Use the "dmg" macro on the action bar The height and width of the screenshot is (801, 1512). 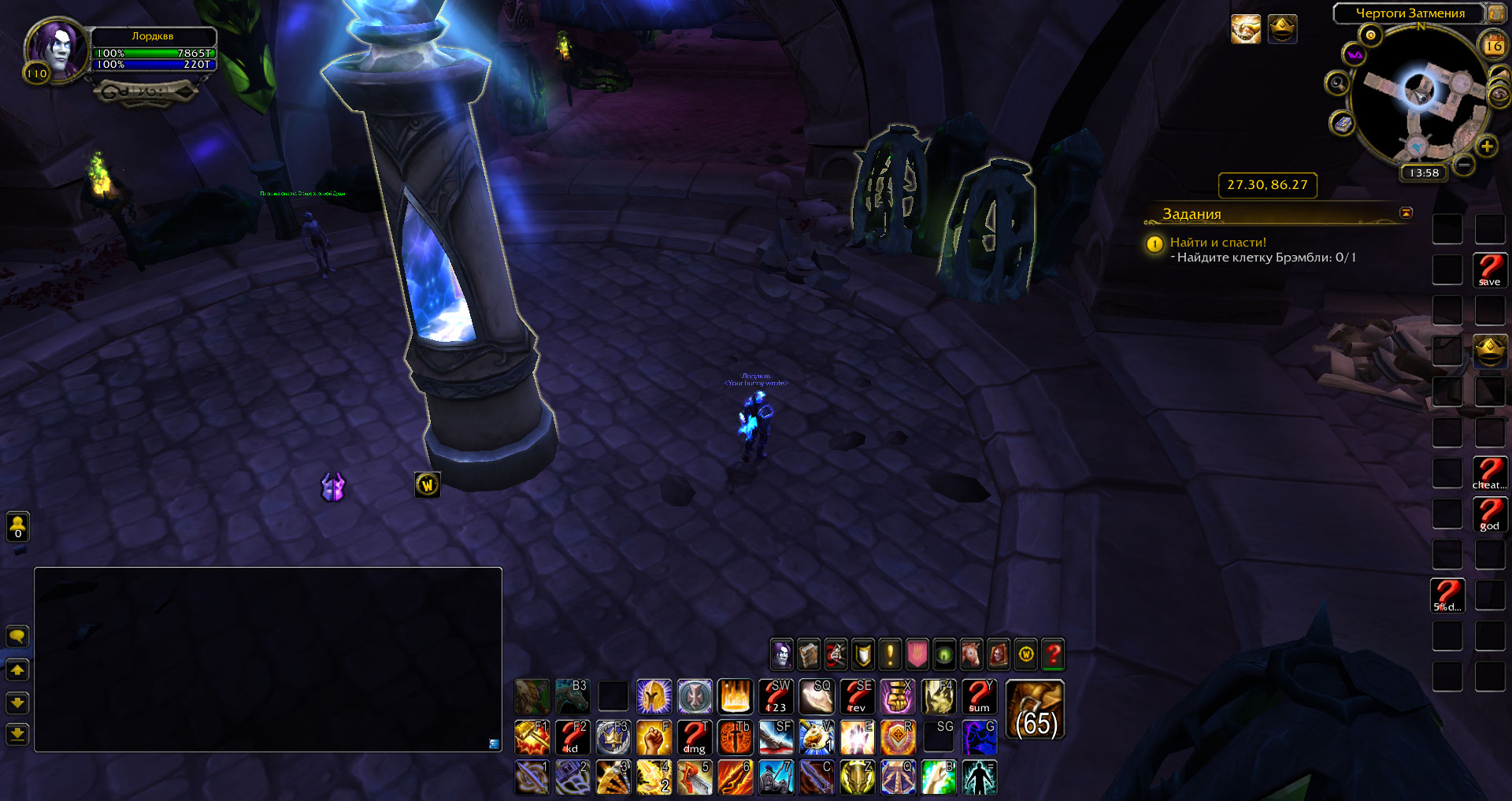694,738
